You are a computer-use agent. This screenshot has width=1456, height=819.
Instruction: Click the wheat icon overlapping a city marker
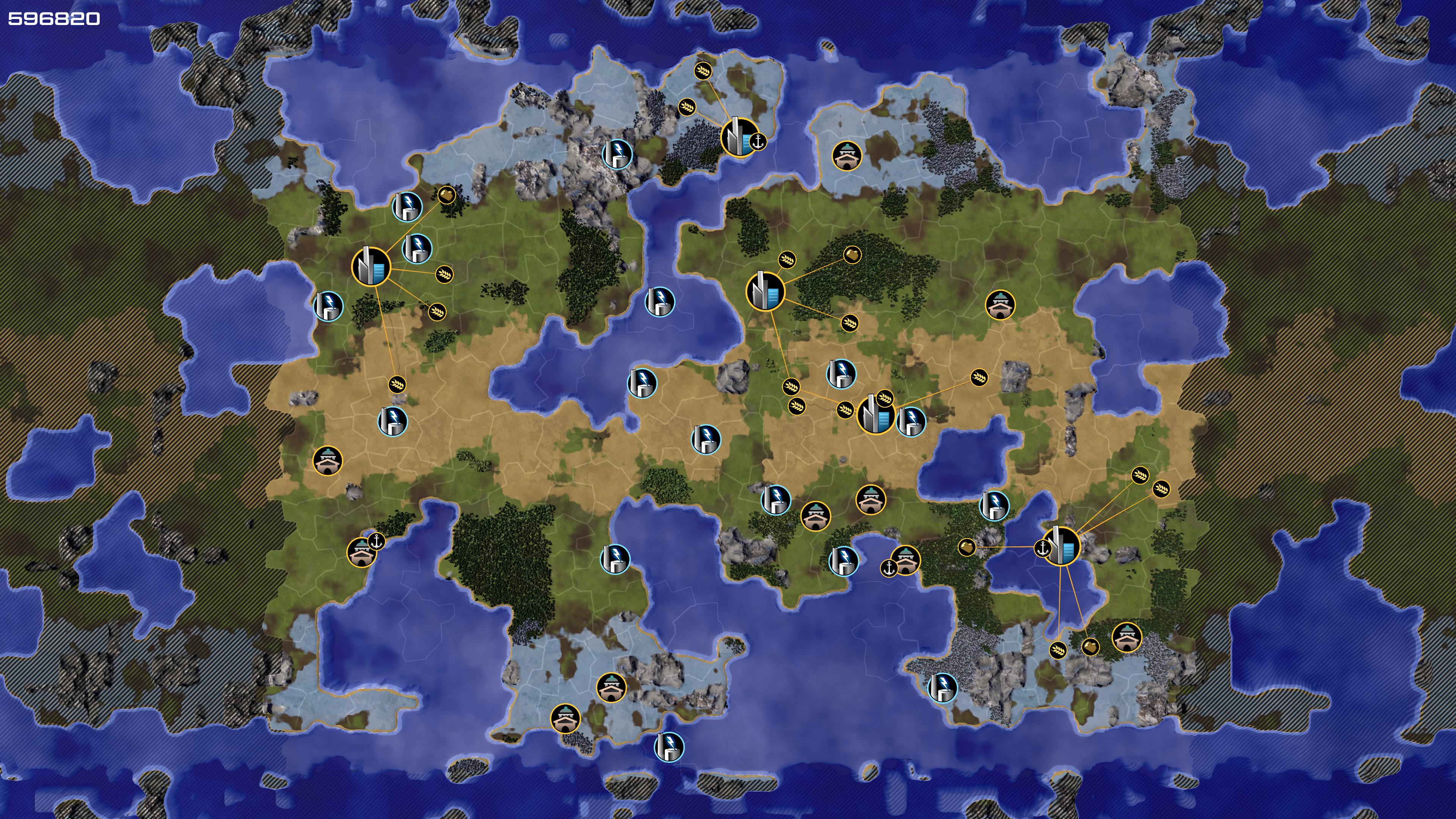(x=885, y=399)
